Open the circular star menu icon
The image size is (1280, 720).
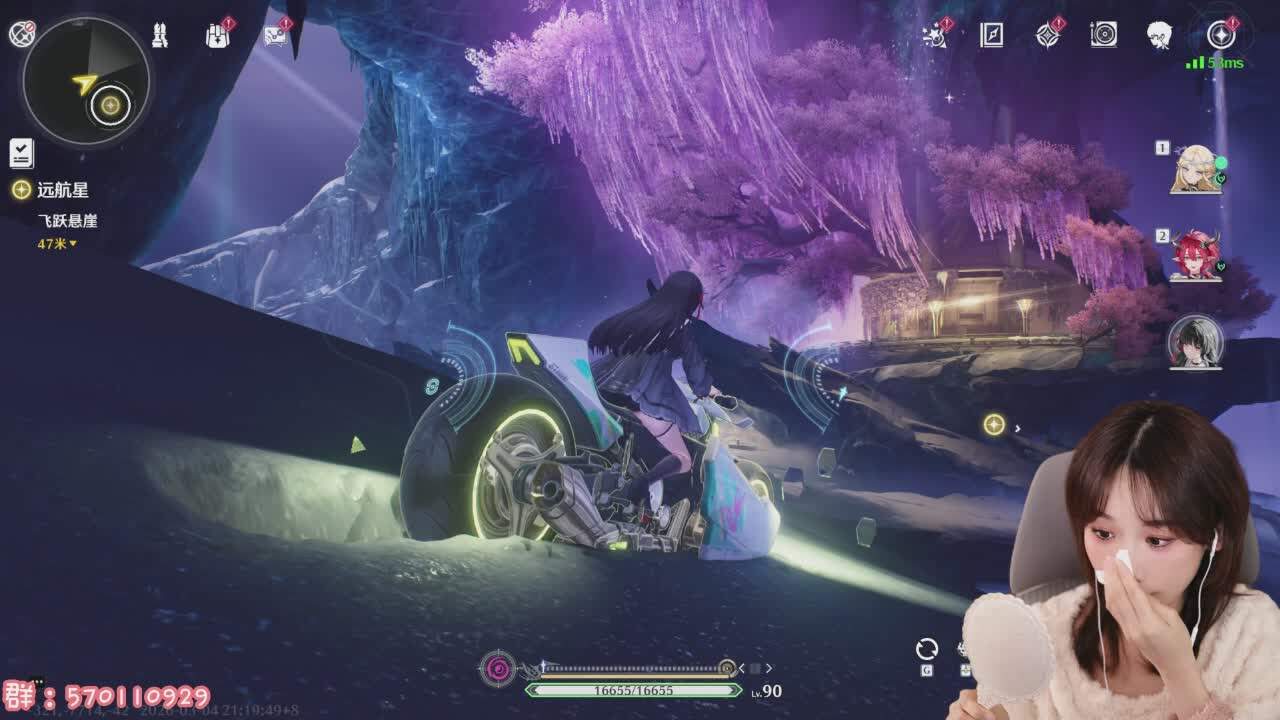1220,35
